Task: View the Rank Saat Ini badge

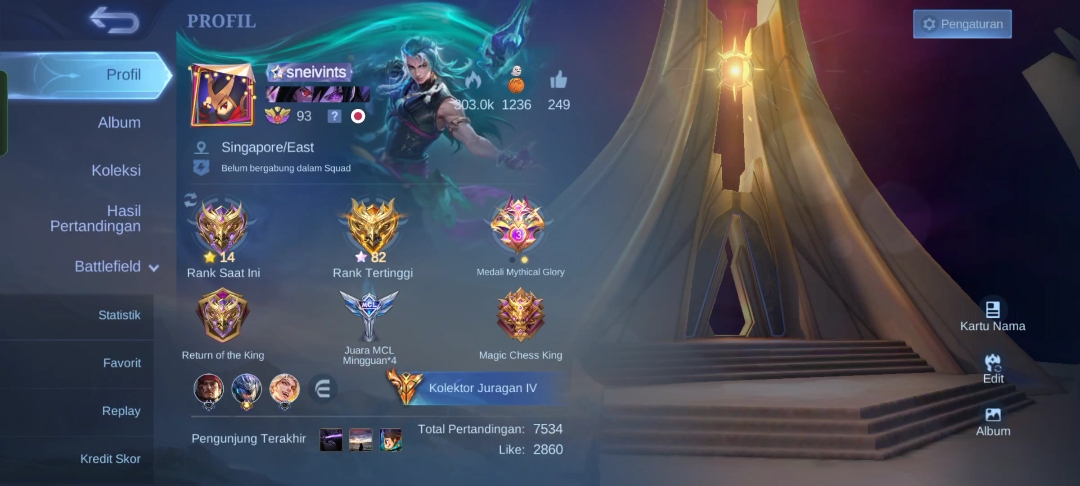Action: pyautogui.click(x=223, y=228)
